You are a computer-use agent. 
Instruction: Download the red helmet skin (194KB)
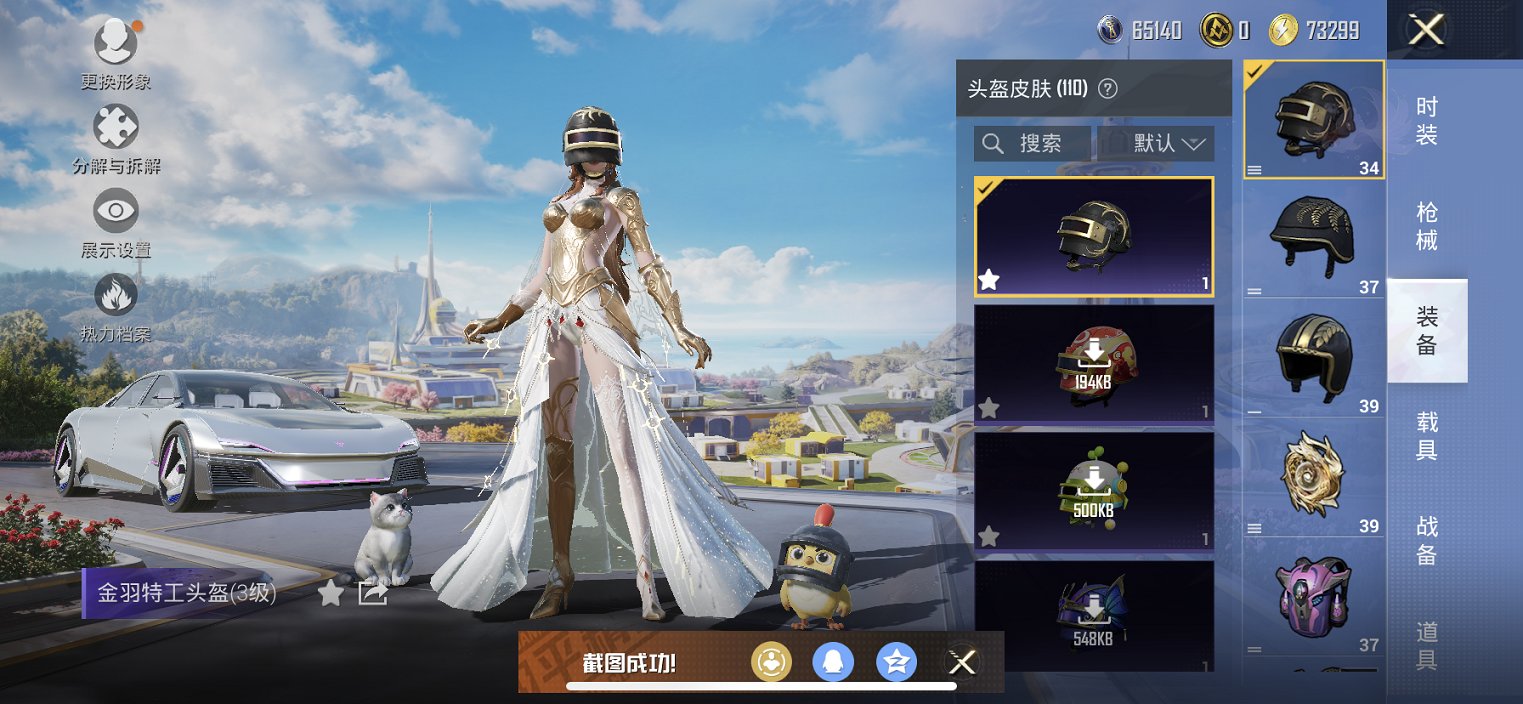pyautogui.click(x=1093, y=364)
